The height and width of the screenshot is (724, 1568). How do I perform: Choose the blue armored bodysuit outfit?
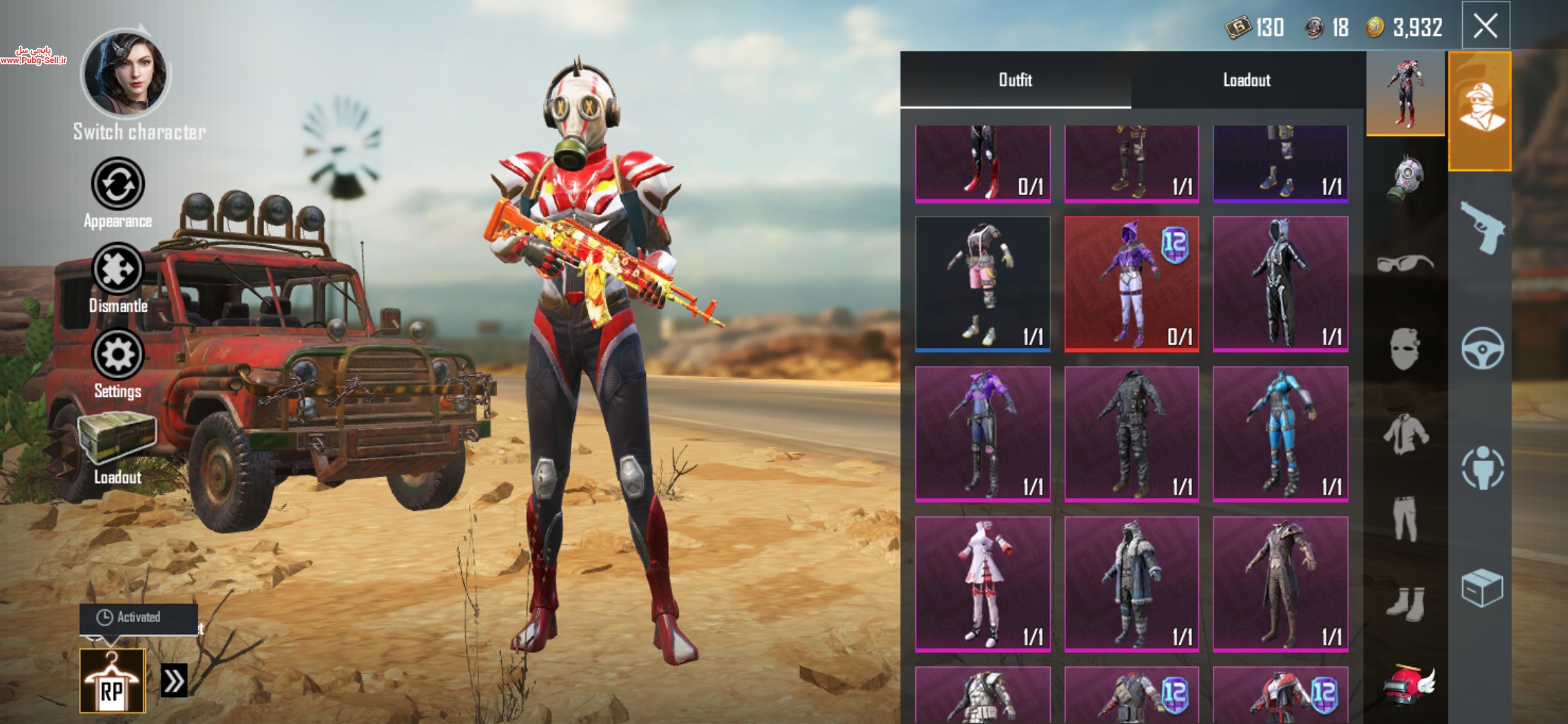(x=1280, y=434)
